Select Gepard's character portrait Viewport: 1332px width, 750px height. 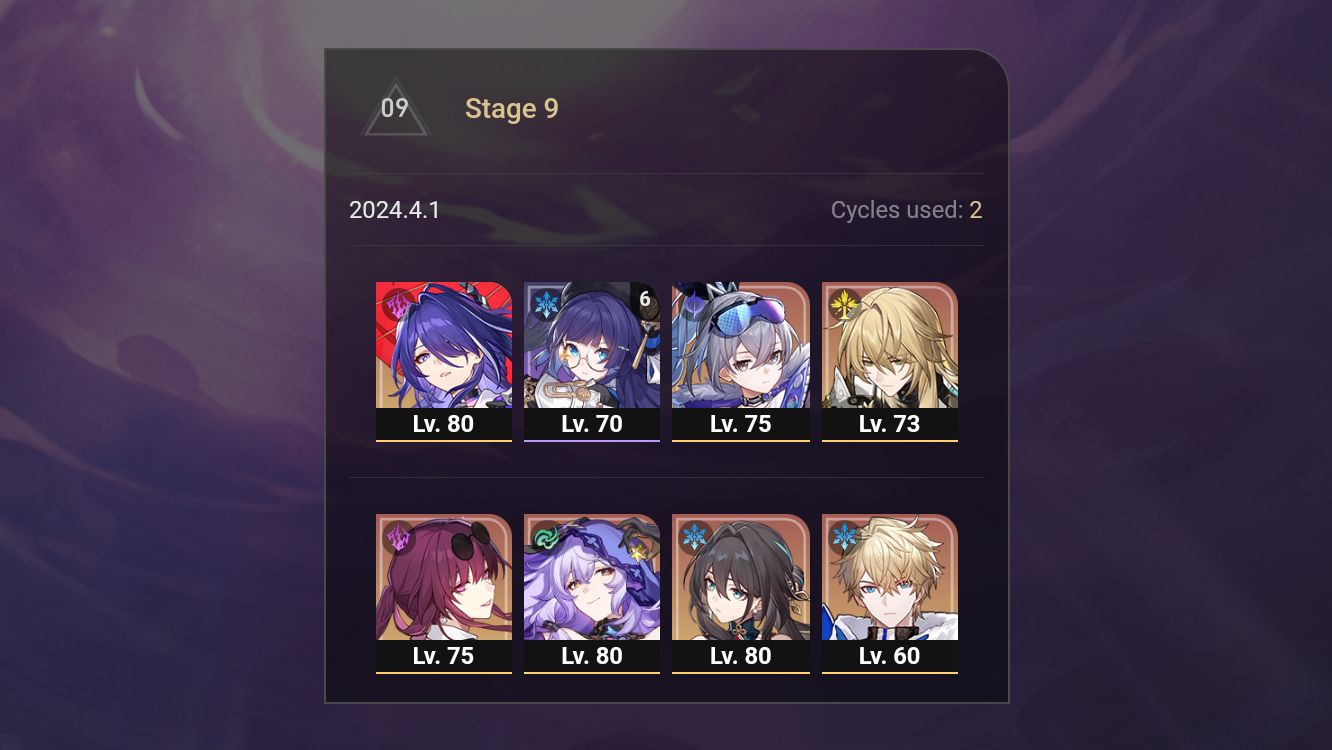pos(890,578)
